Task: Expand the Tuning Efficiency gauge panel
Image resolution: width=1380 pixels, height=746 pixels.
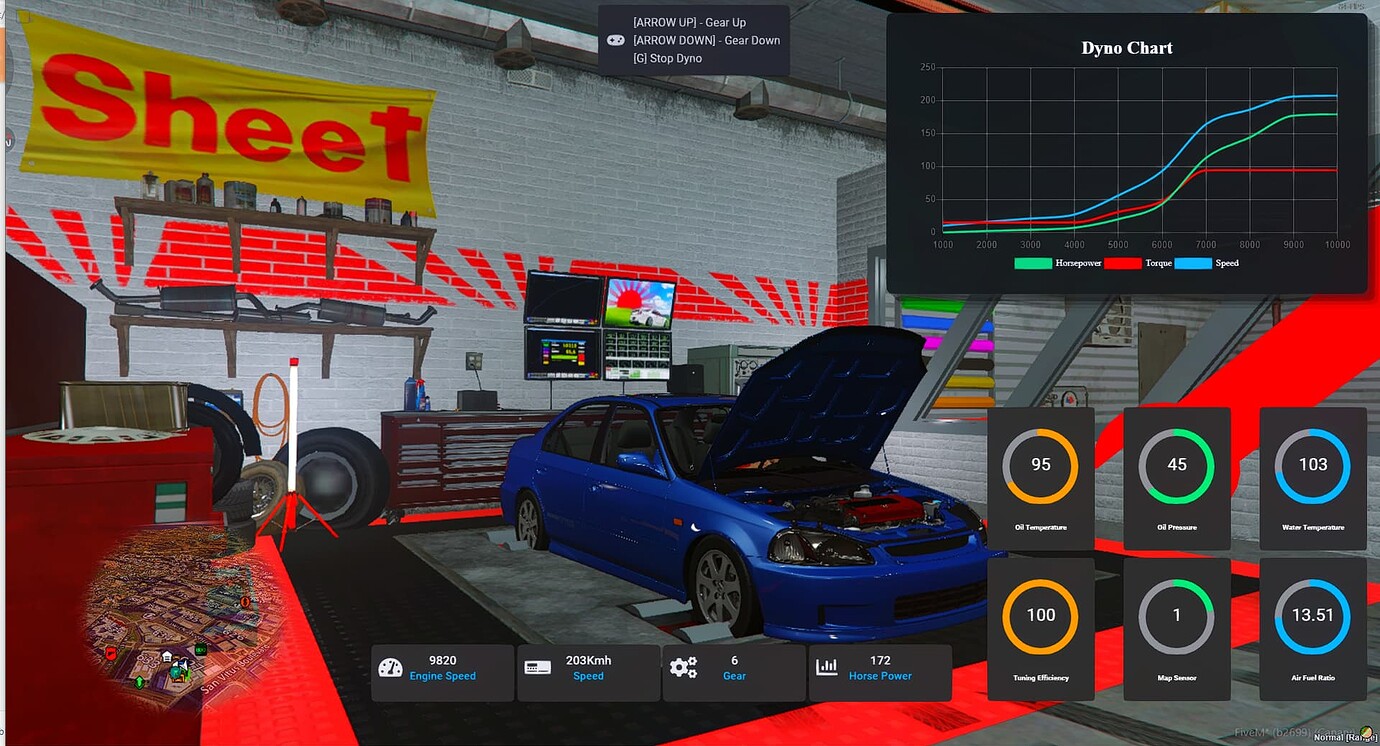Action: (x=1040, y=629)
